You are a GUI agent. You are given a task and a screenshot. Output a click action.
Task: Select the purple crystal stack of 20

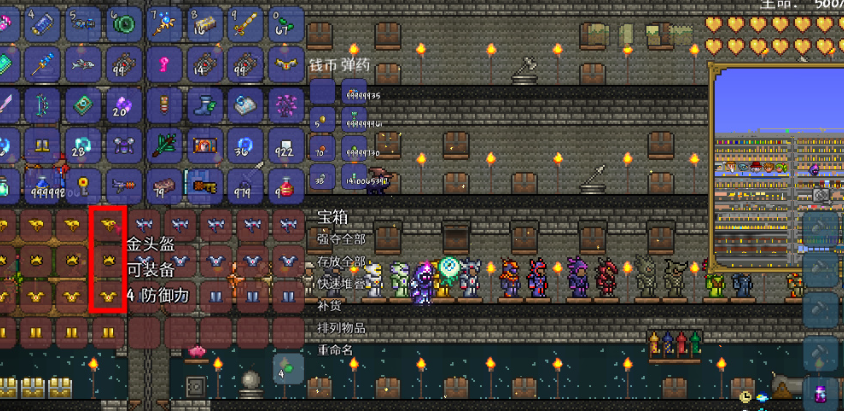pos(124,105)
